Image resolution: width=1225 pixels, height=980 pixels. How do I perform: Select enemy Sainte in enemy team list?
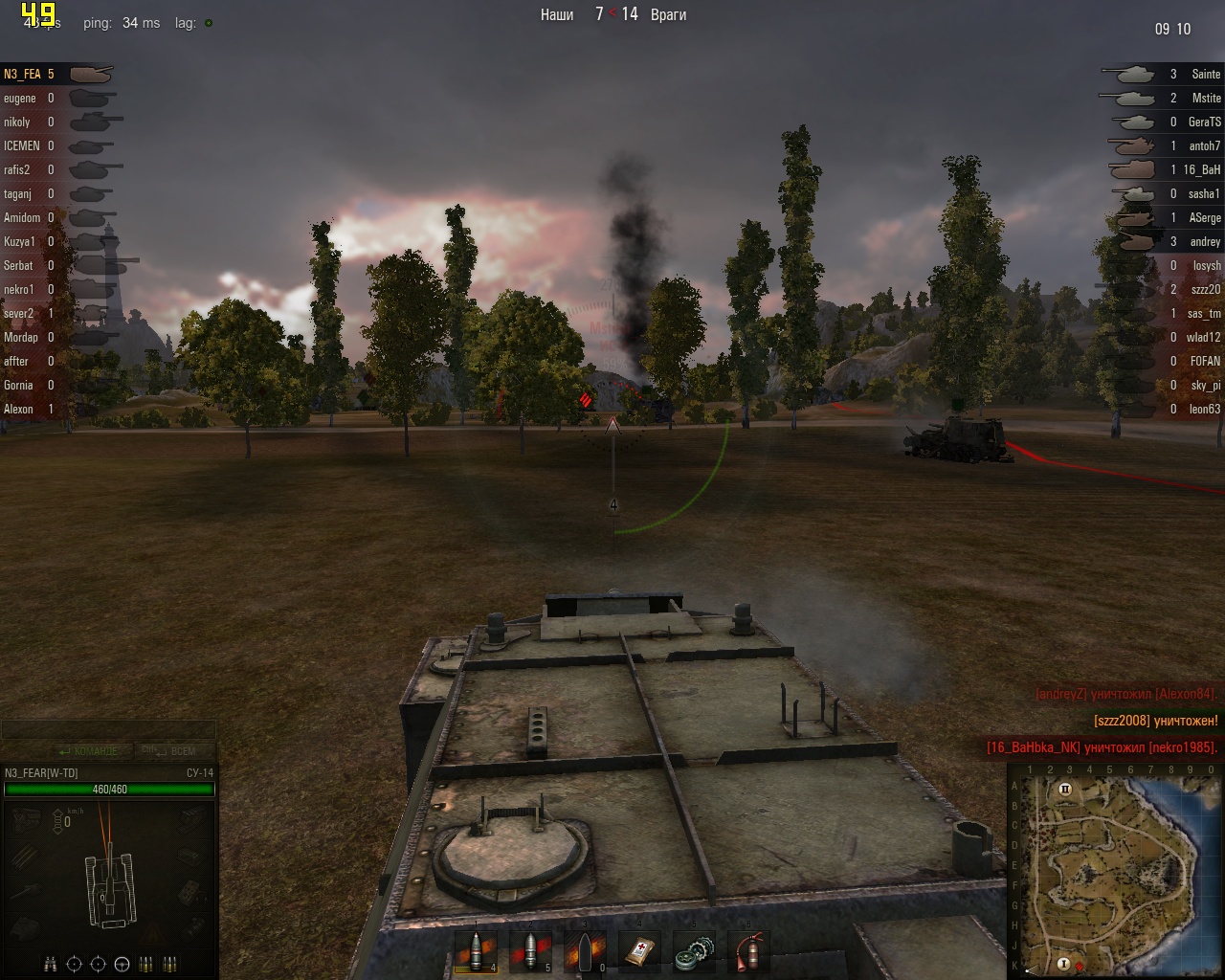[x=1205, y=74]
